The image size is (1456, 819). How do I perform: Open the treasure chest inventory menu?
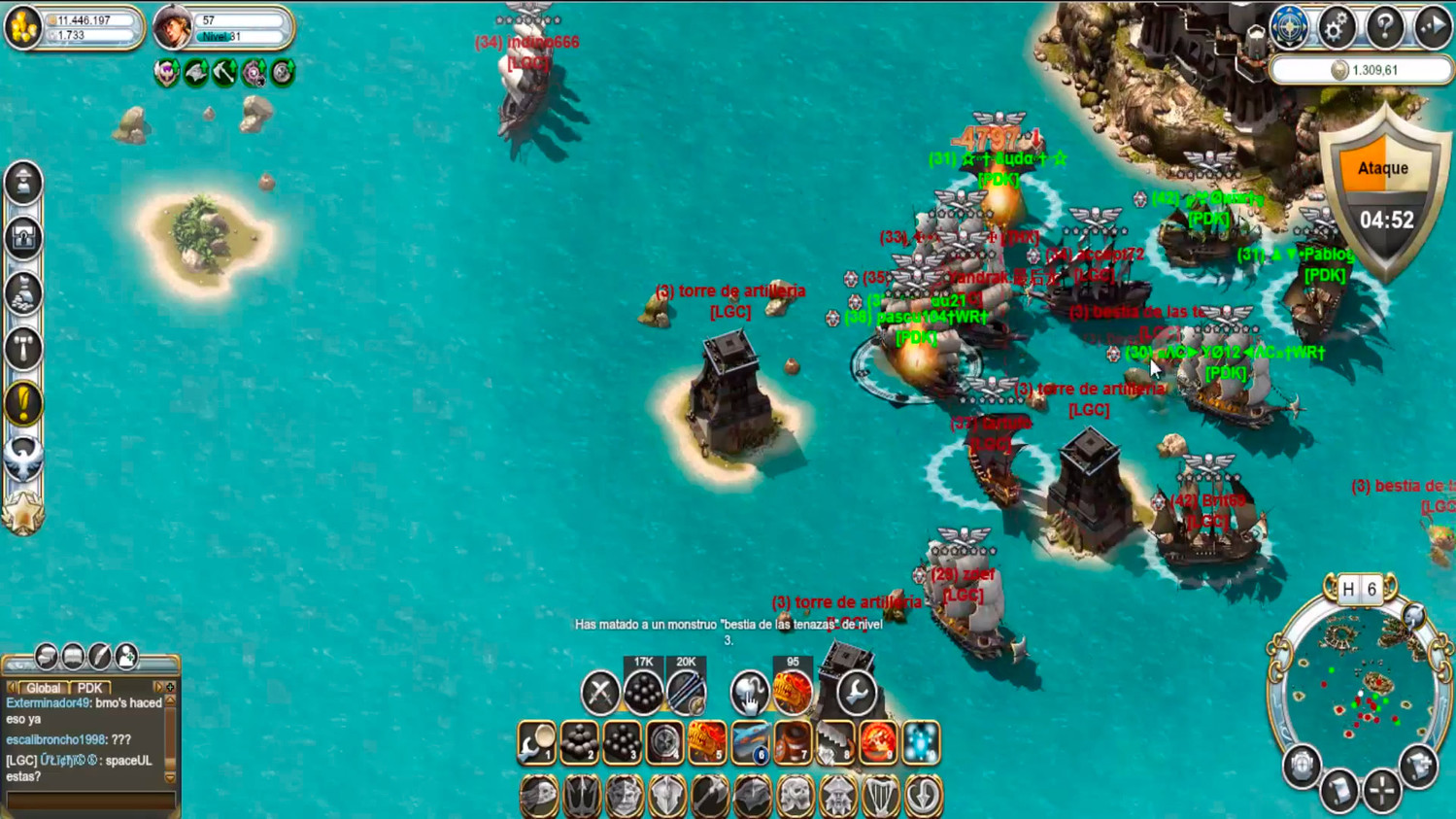tap(23, 237)
